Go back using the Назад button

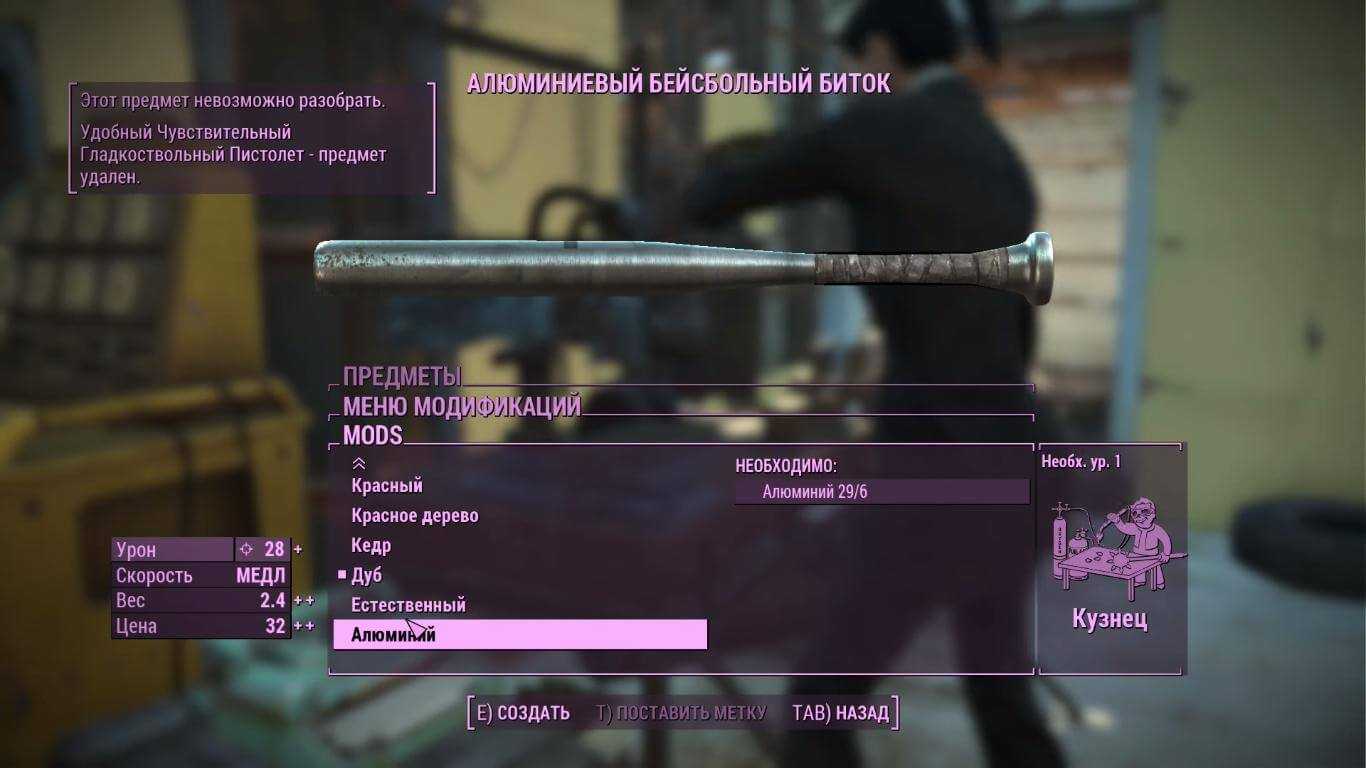840,713
